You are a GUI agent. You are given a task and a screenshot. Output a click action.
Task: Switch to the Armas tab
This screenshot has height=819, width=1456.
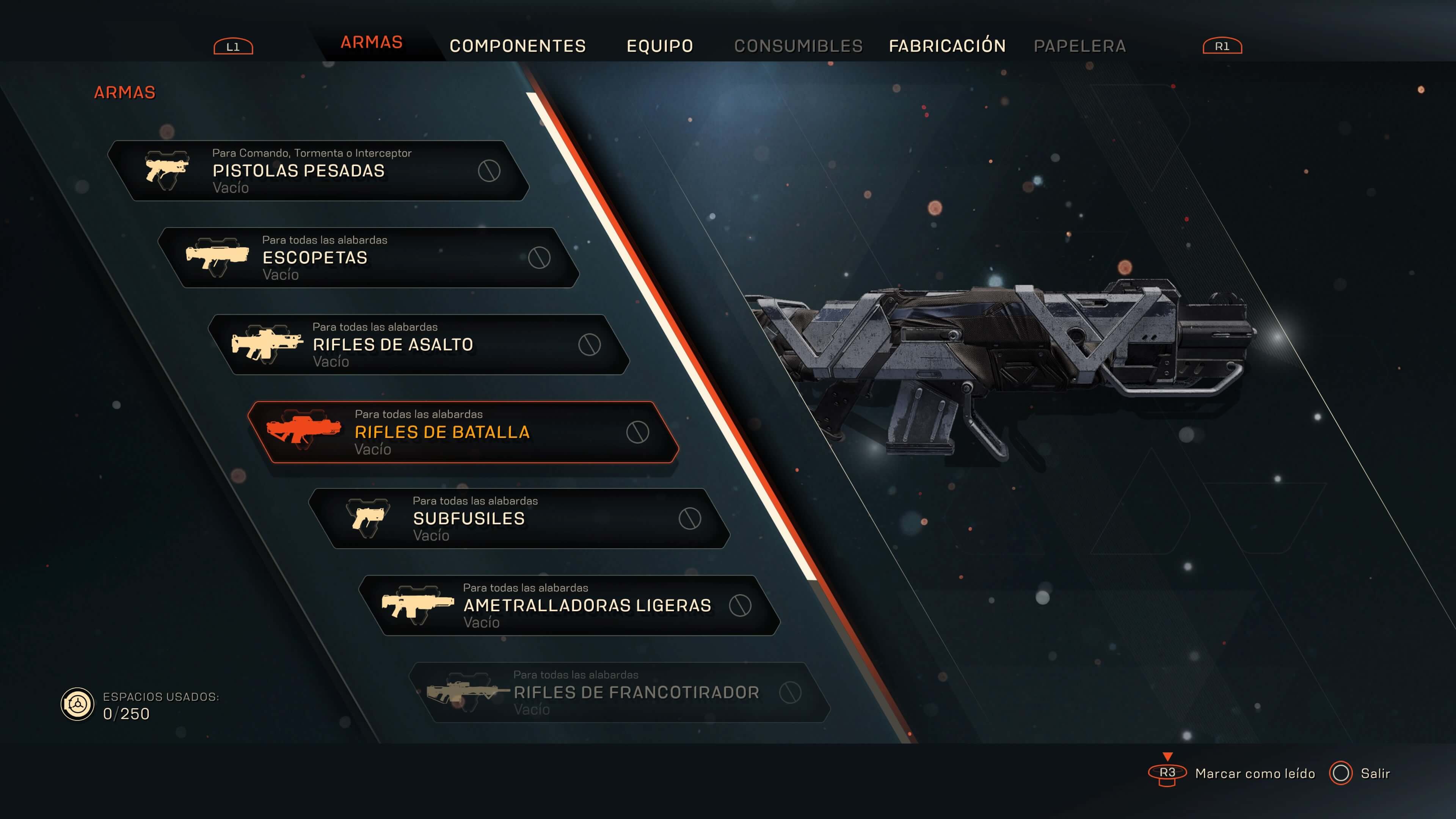tap(371, 42)
